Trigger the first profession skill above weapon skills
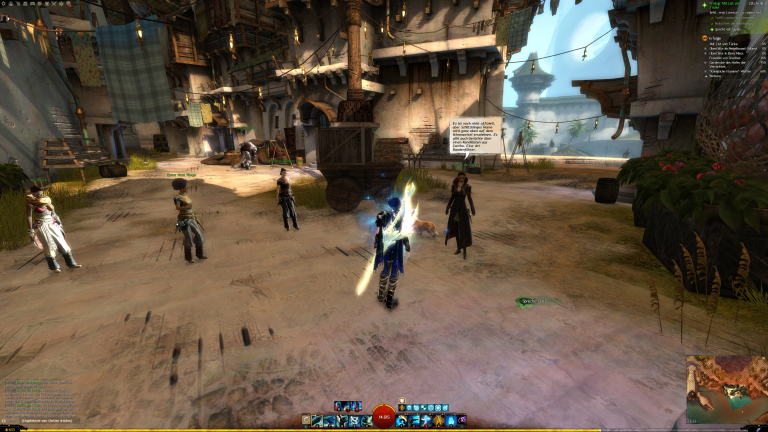Screen dimensions: 768x432 [x=339, y=406]
